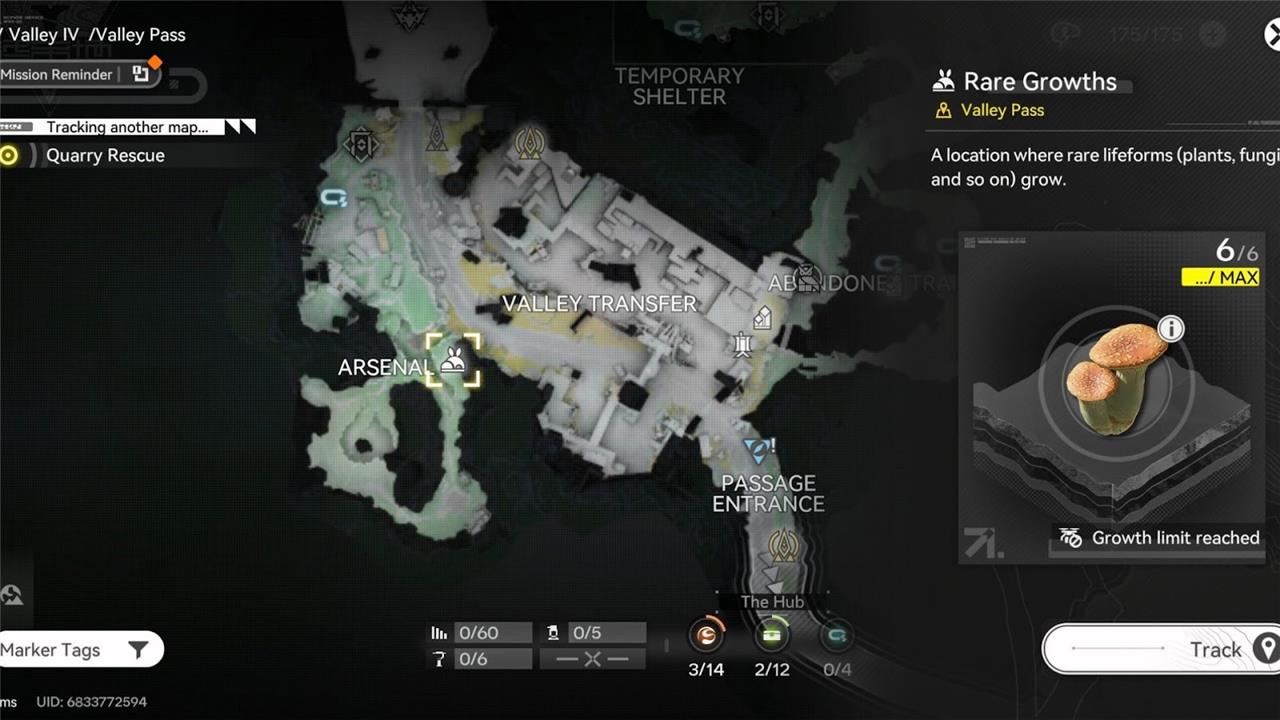Show info for the mushroom item
1280x720 pixels.
point(1171,328)
